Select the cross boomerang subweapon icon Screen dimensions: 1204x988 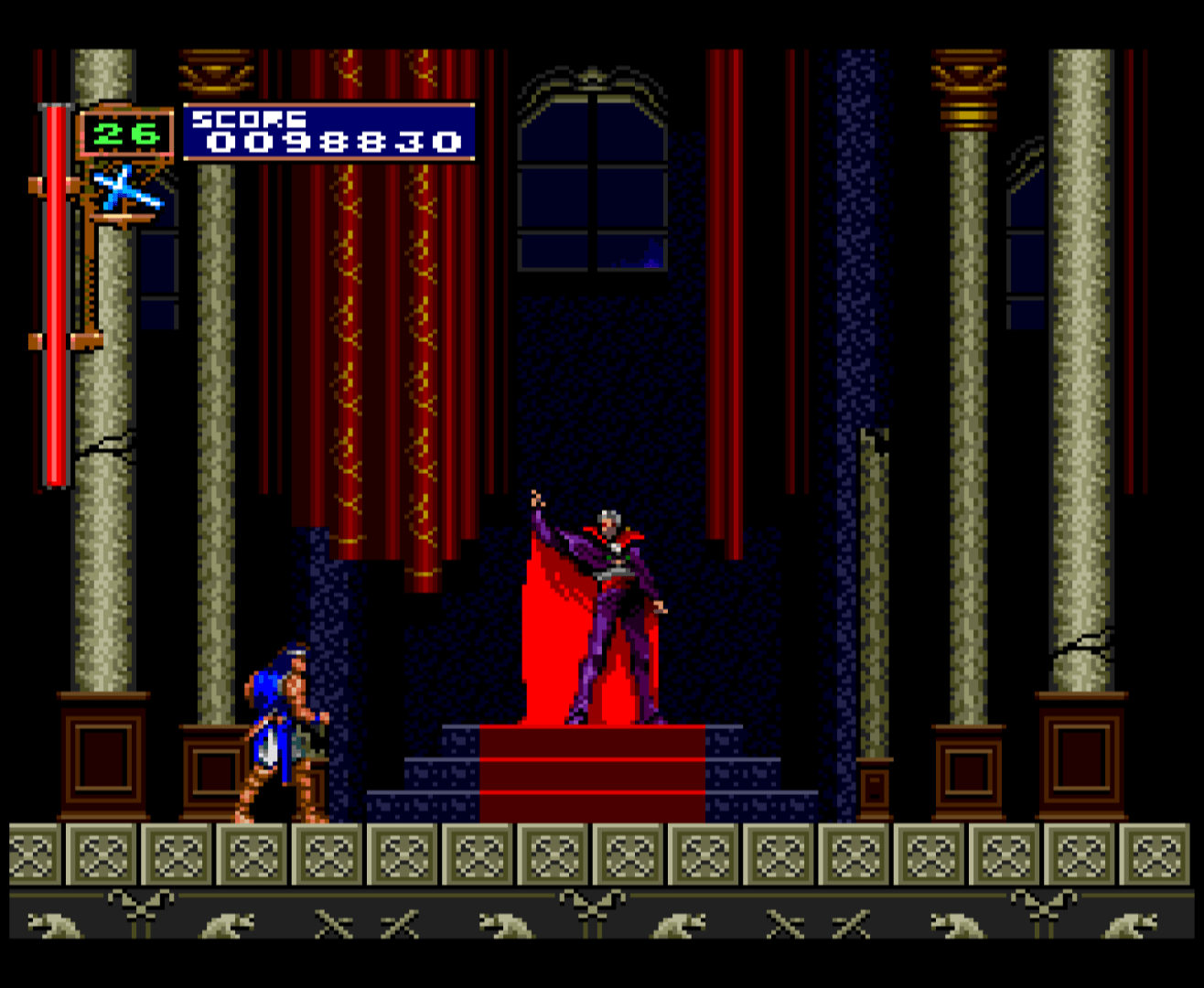point(128,192)
